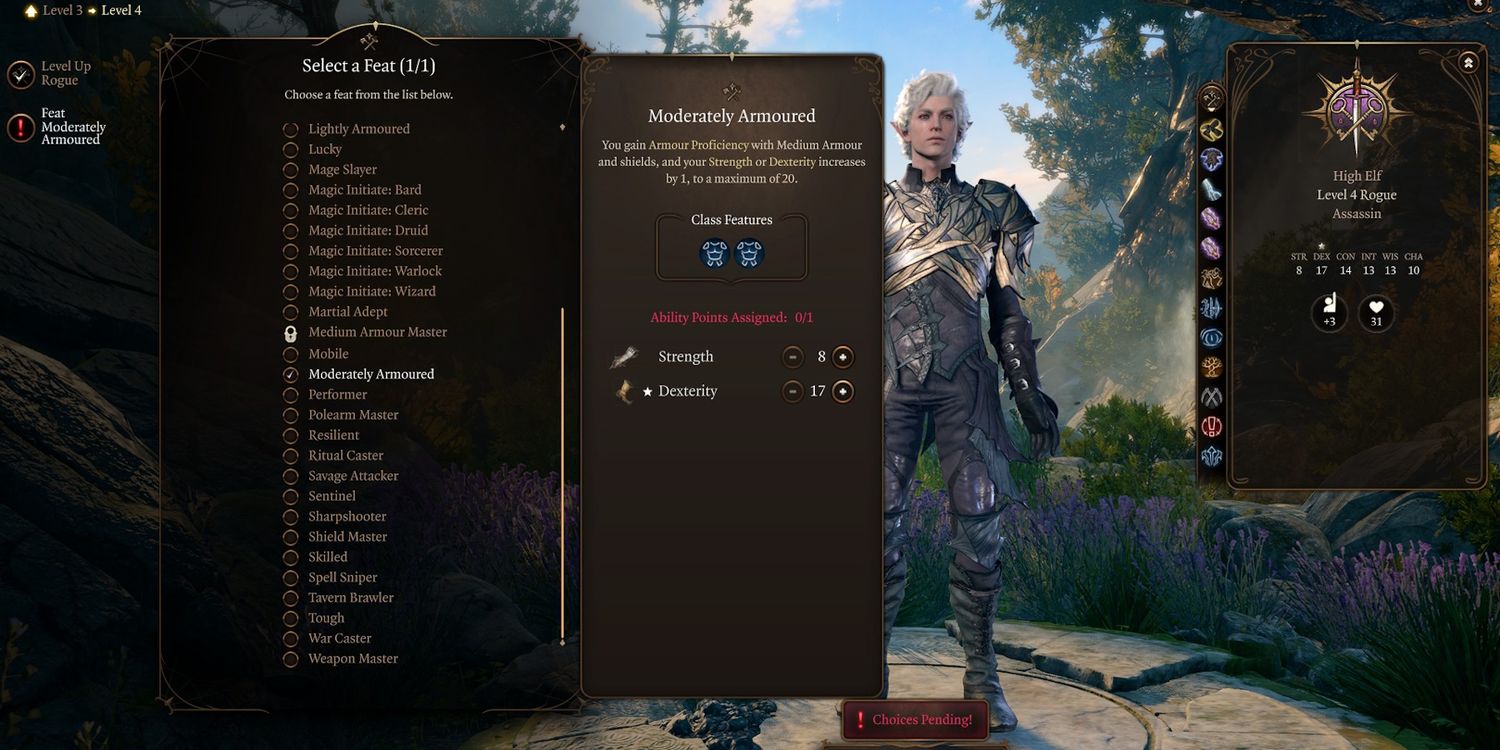The width and height of the screenshot is (1500, 750).
Task: Choose the Mage Slayer feat
Action: (x=341, y=170)
